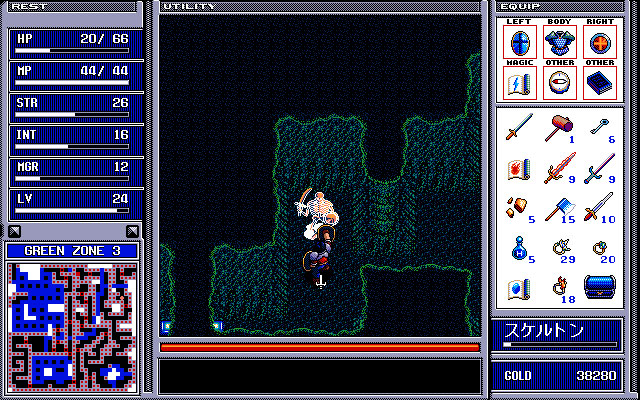Viewport: 640px width, 400px height.
Task: Select the ring with count 29
Action: coord(558,247)
